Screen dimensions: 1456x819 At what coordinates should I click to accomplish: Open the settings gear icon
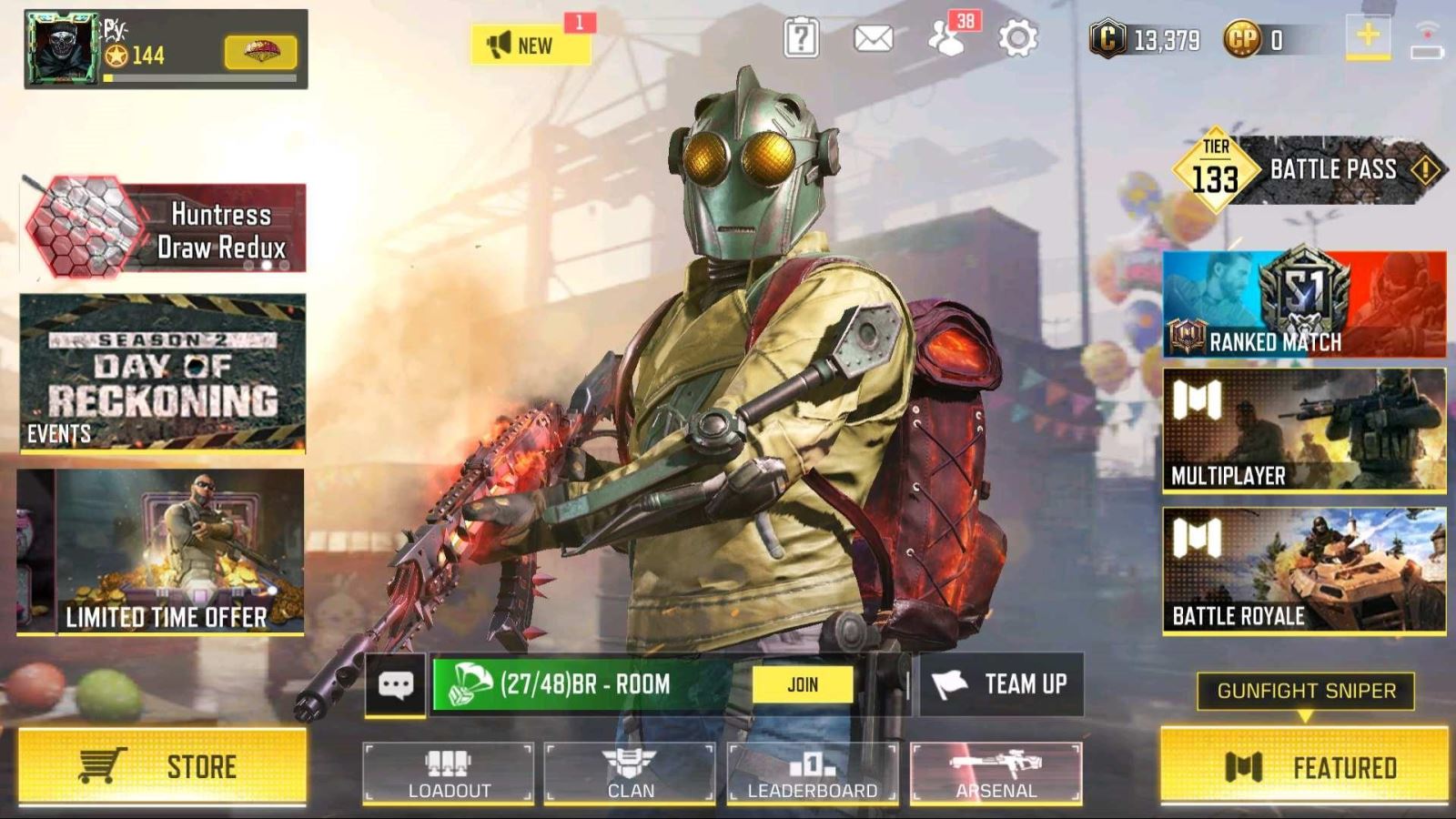(x=1017, y=39)
